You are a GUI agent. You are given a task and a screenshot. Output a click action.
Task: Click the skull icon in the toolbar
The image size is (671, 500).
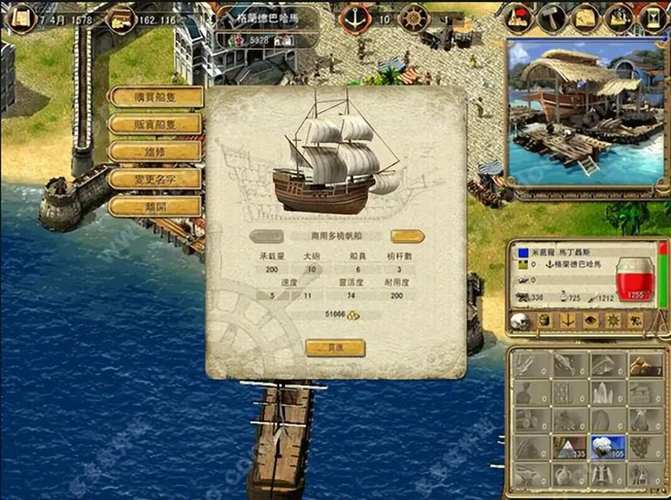click(x=520, y=320)
